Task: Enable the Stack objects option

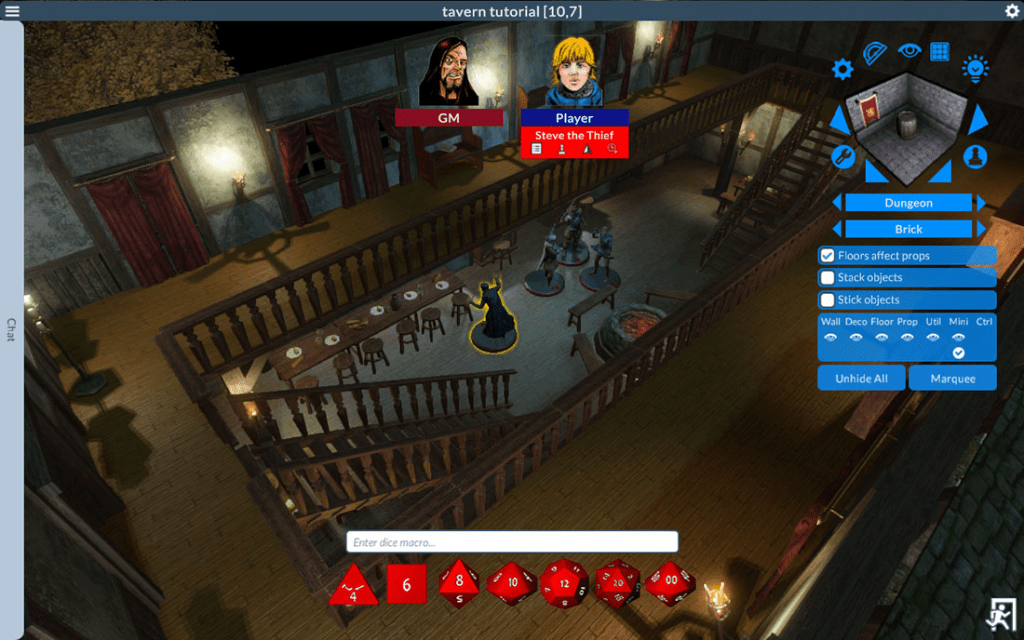Action: (828, 278)
